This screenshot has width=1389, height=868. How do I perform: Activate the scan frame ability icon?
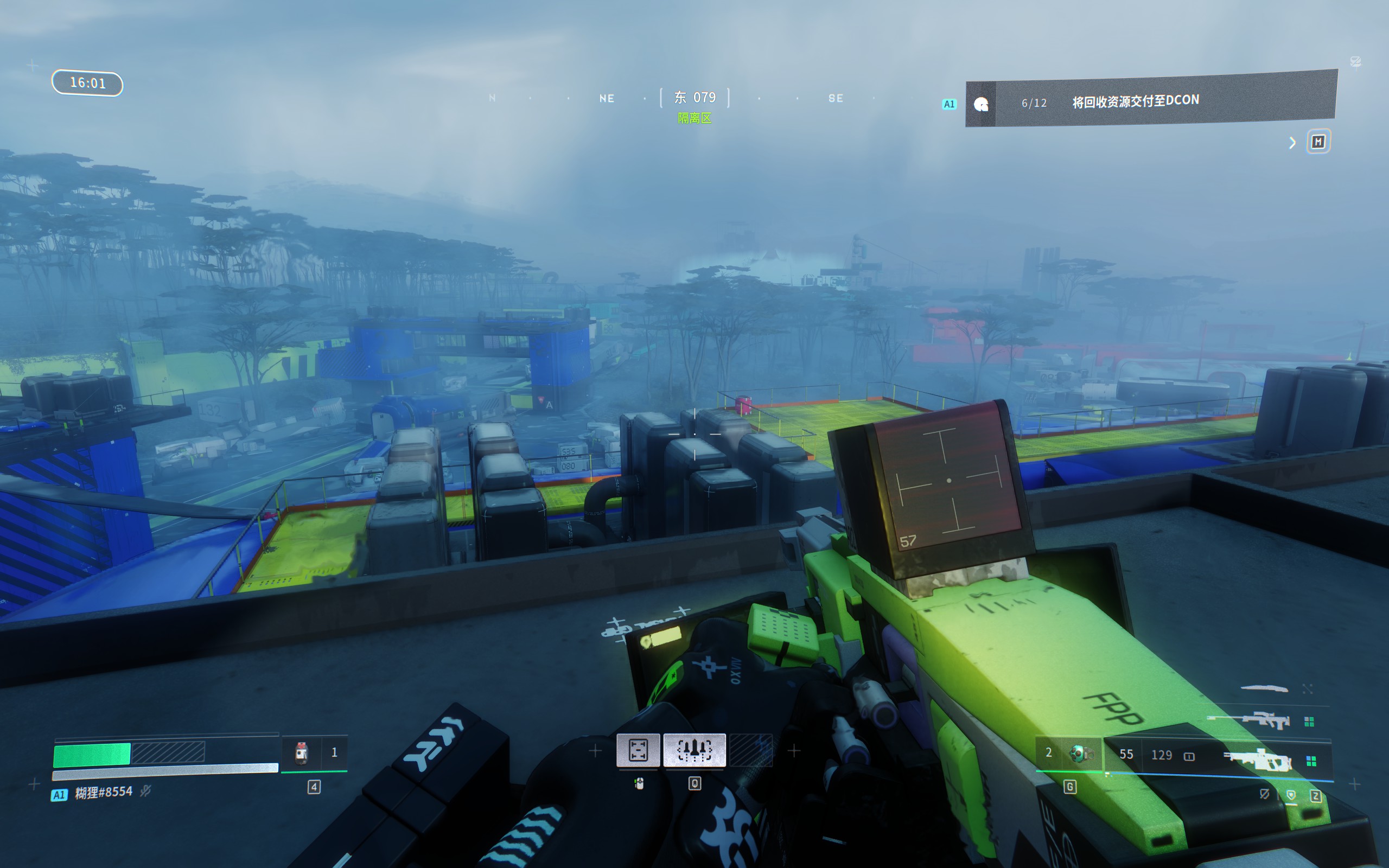638,750
